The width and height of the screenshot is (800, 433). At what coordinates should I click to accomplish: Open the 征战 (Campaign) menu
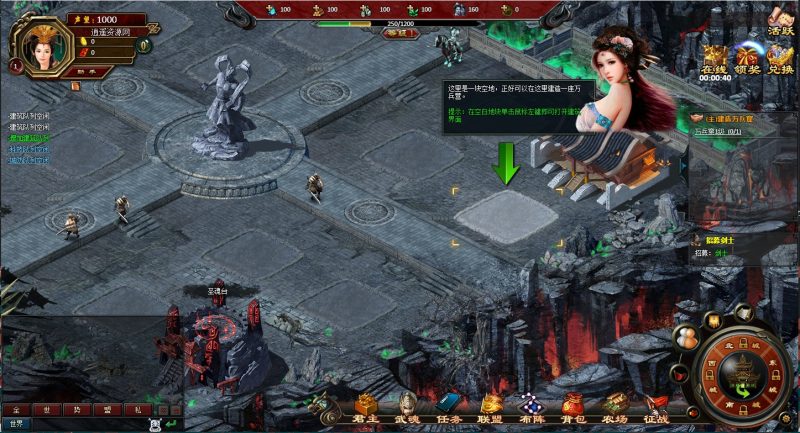(x=655, y=408)
